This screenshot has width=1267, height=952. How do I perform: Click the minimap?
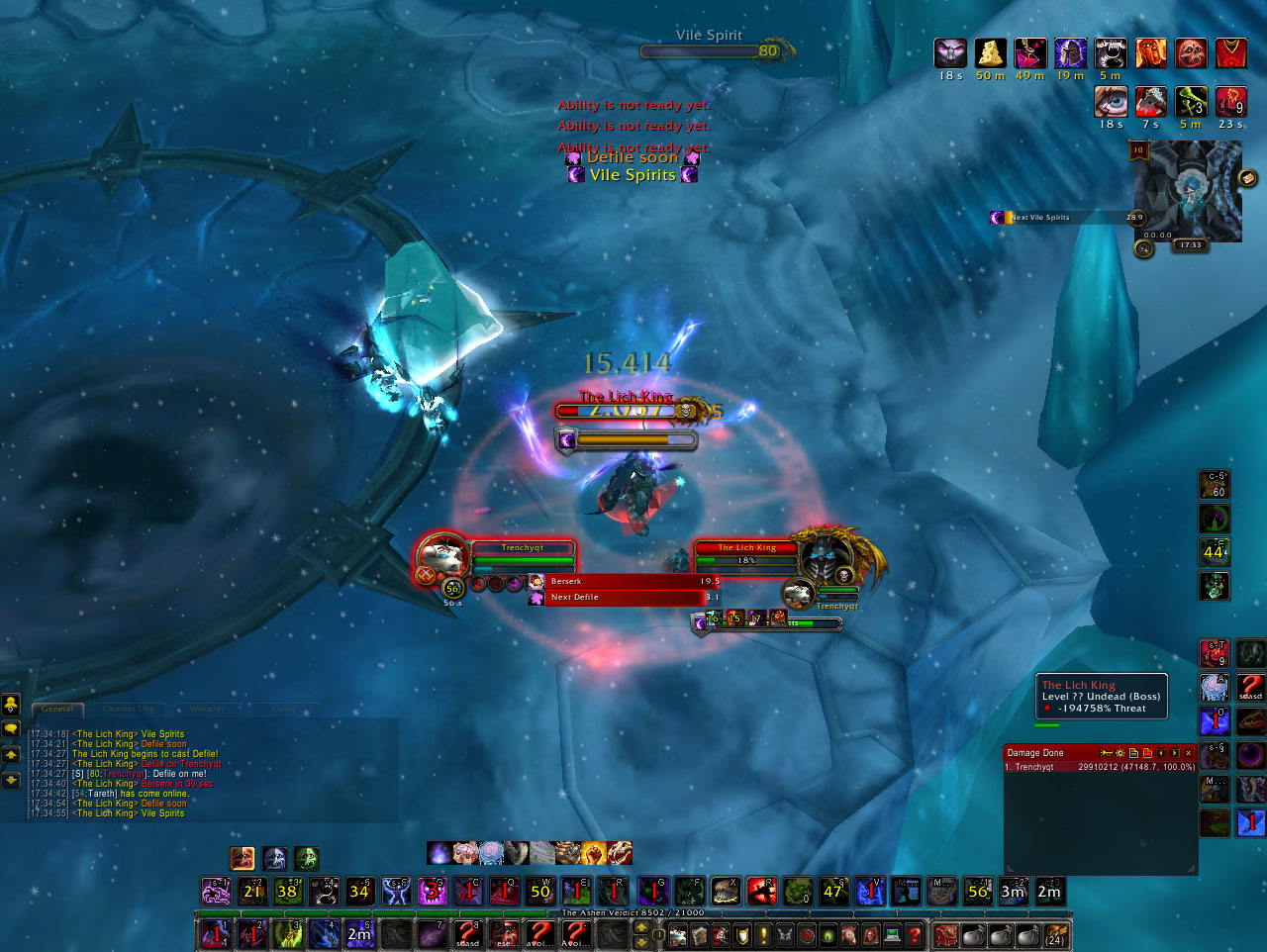tap(1187, 189)
